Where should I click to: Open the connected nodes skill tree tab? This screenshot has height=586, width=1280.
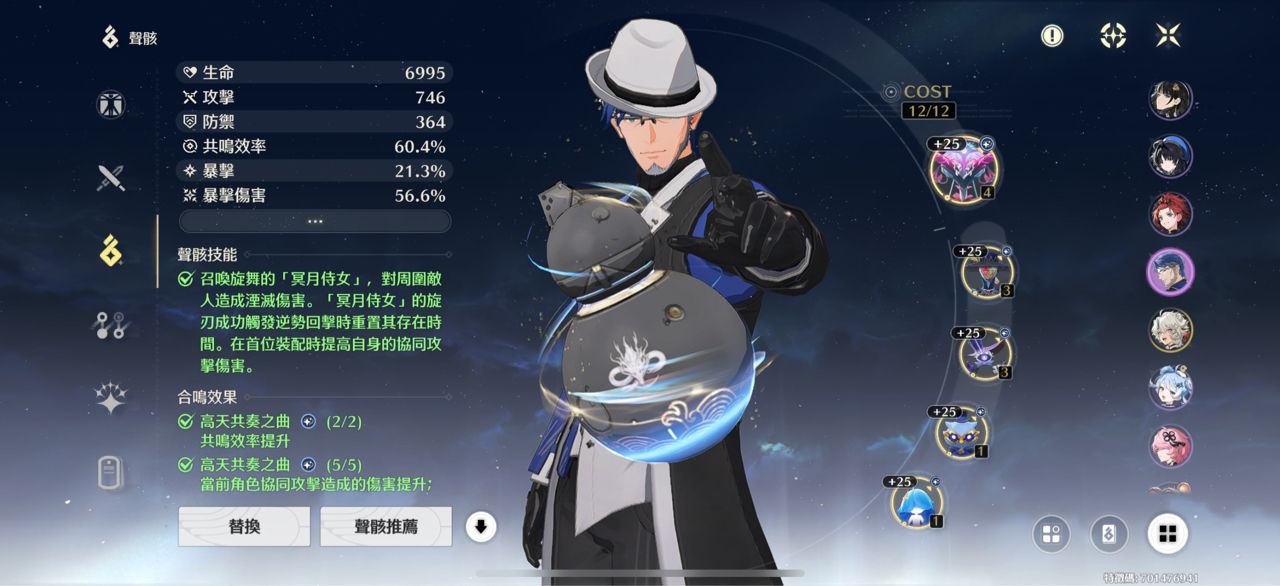[x=111, y=325]
